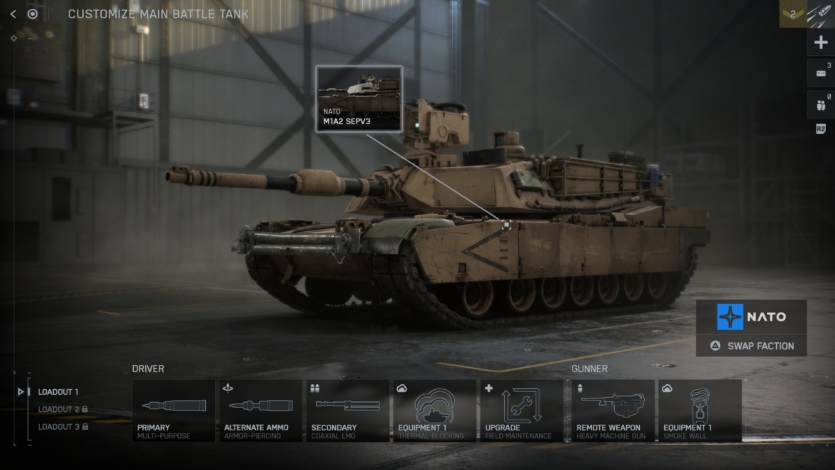Image resolution: width=835 pixels, height=470 pixels.
Task: Open the Alternate Ammo Armor-Piercing slot
Action: click(260, 410)
